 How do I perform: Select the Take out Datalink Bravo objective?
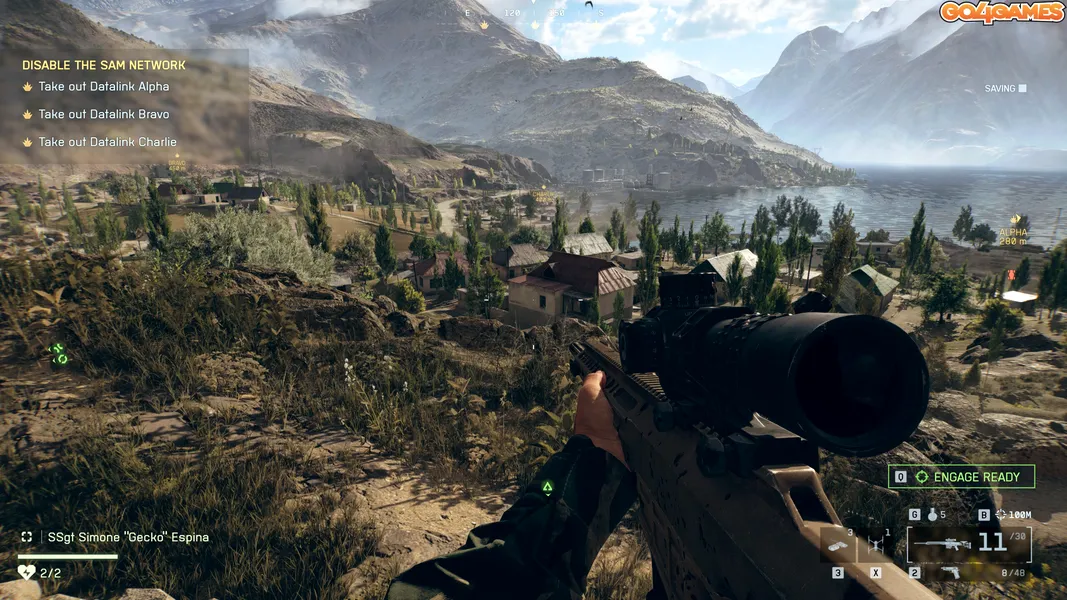point(103,114)
